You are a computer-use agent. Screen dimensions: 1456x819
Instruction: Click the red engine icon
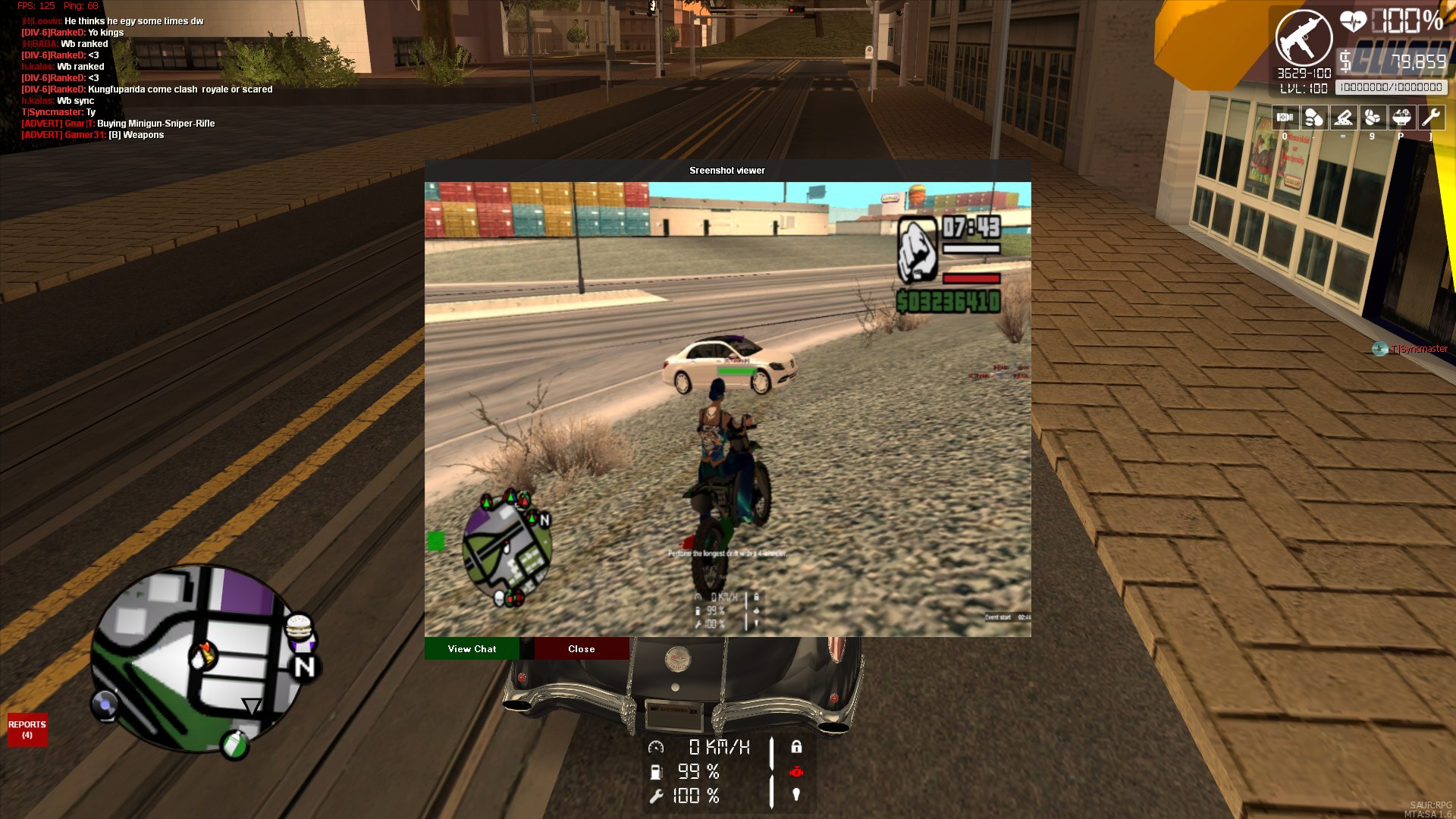click(x=796, y=771)
